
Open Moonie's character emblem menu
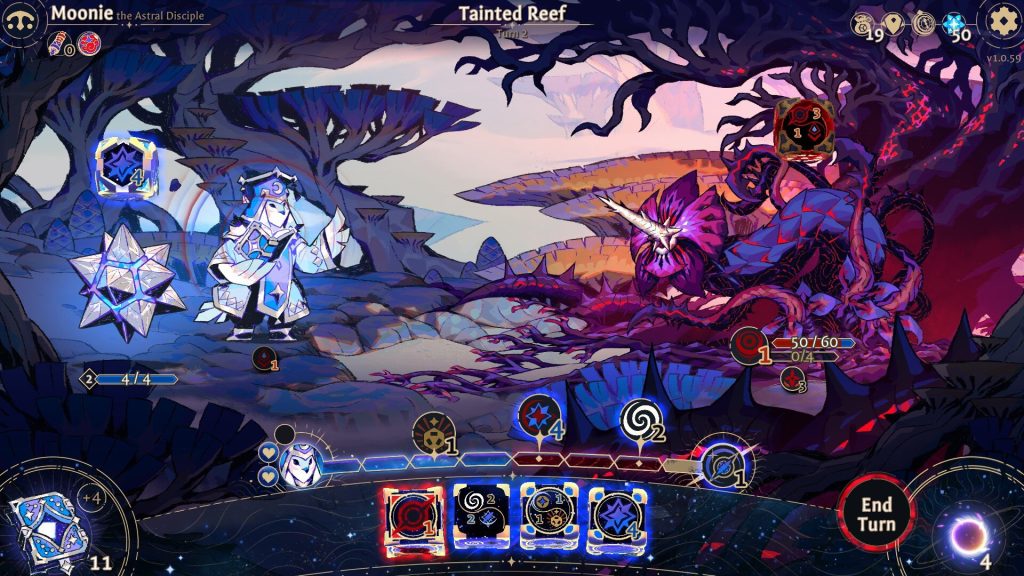(21, 19)
